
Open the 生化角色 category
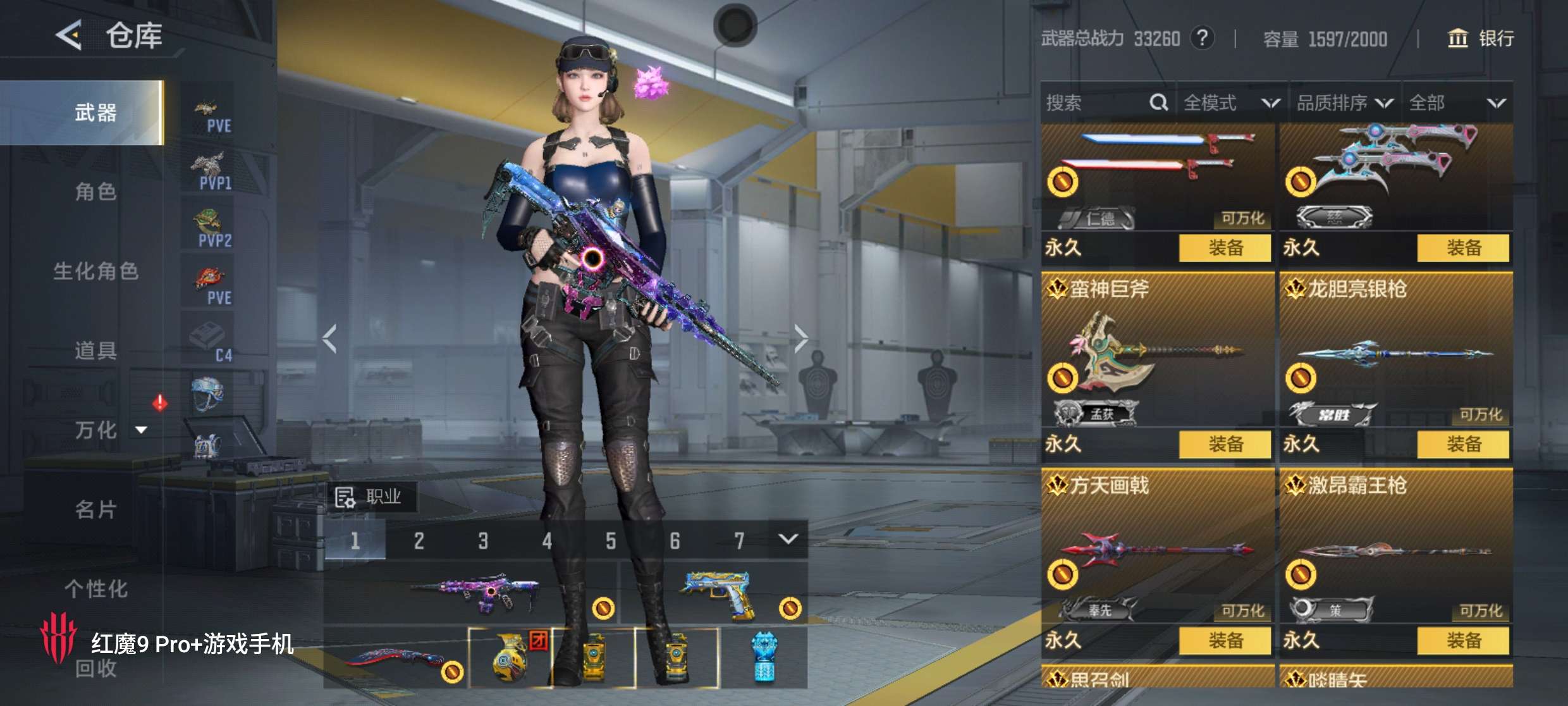coord(95,271)
